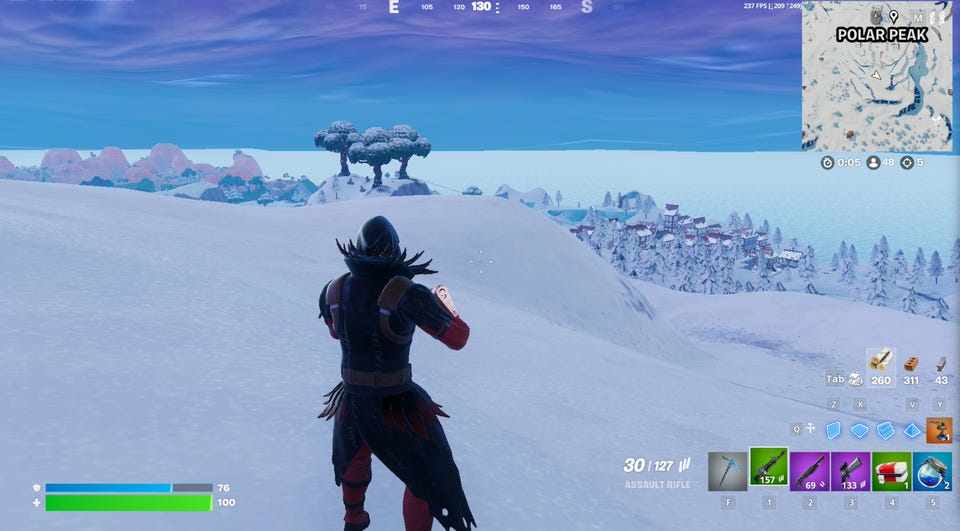Select the metal material icon
Viewport: 960px width, 531px height.
click(x=940, y=364)
